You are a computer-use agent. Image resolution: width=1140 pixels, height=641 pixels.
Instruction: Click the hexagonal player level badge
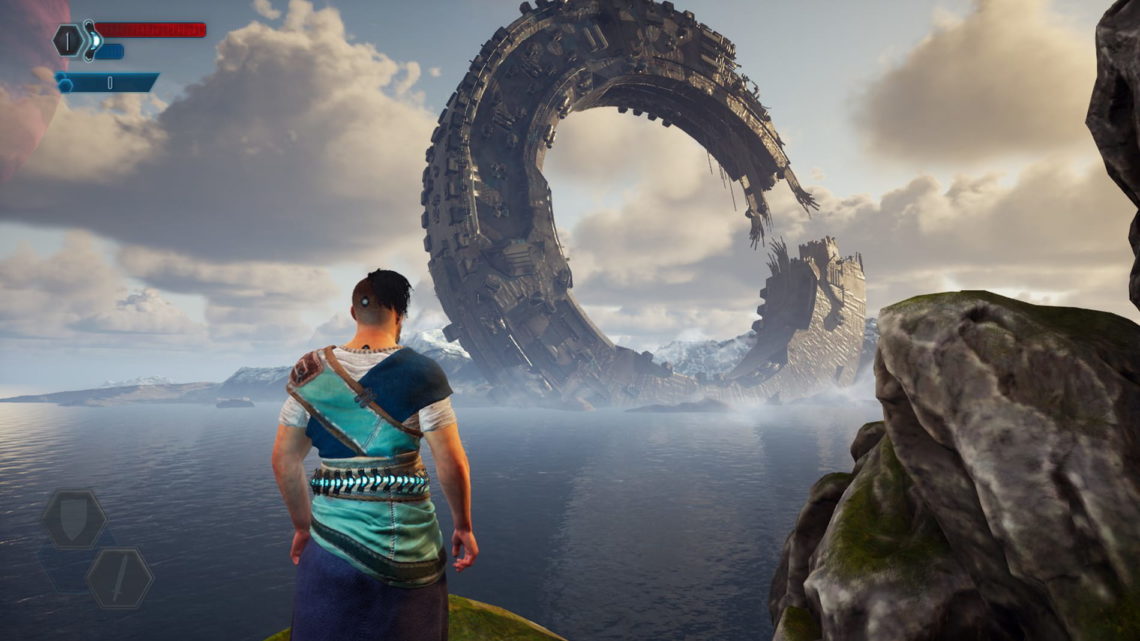click(68, 40)
